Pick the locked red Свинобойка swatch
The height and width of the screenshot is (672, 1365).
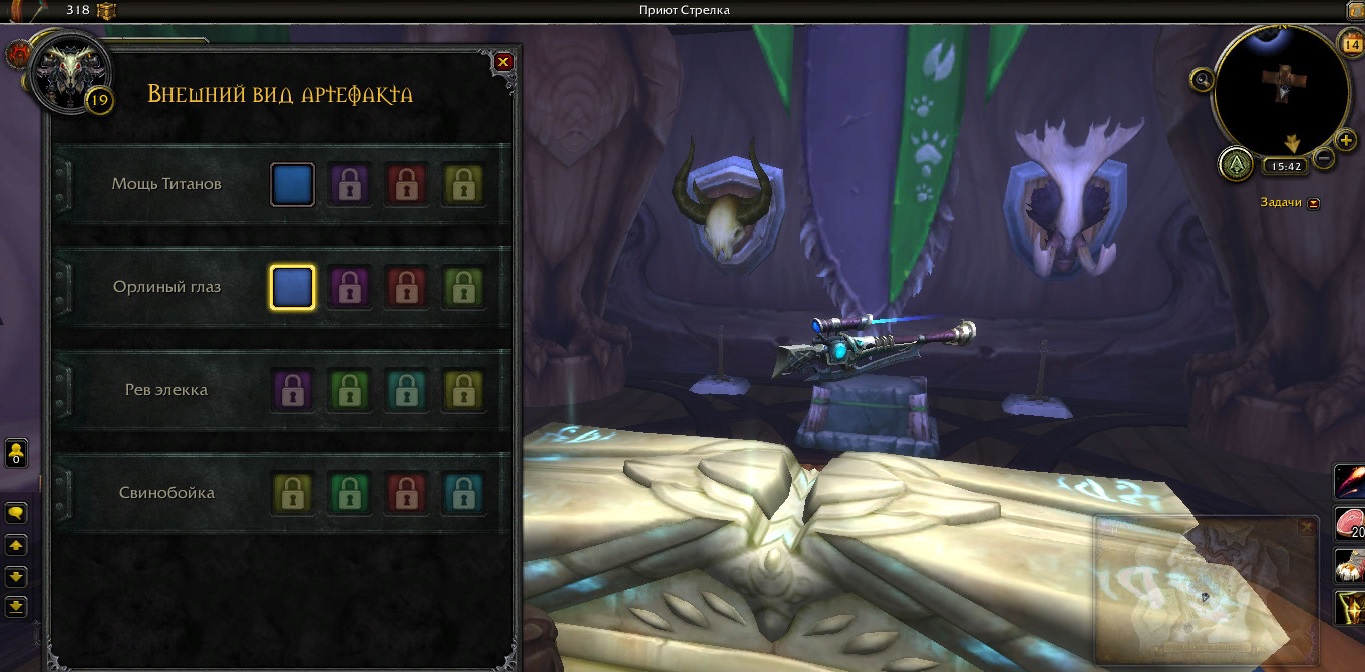click(x=407, y=492)
